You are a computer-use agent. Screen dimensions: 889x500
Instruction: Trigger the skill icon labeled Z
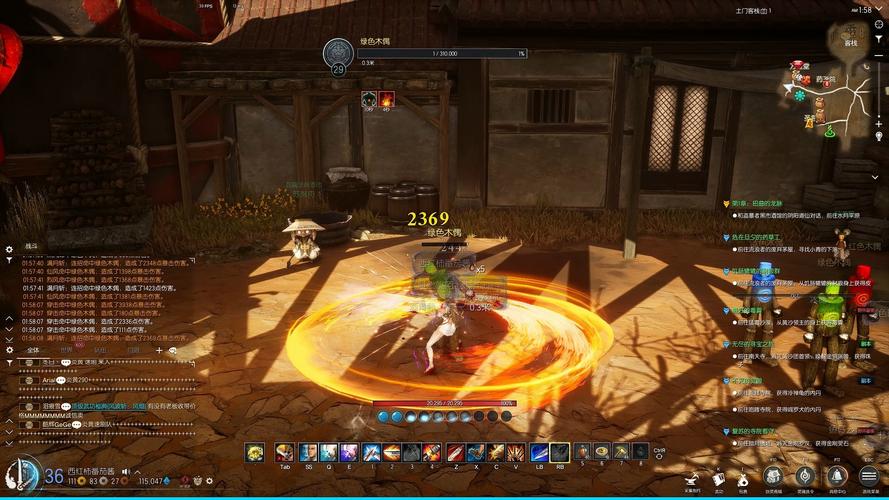click(455, 453)
